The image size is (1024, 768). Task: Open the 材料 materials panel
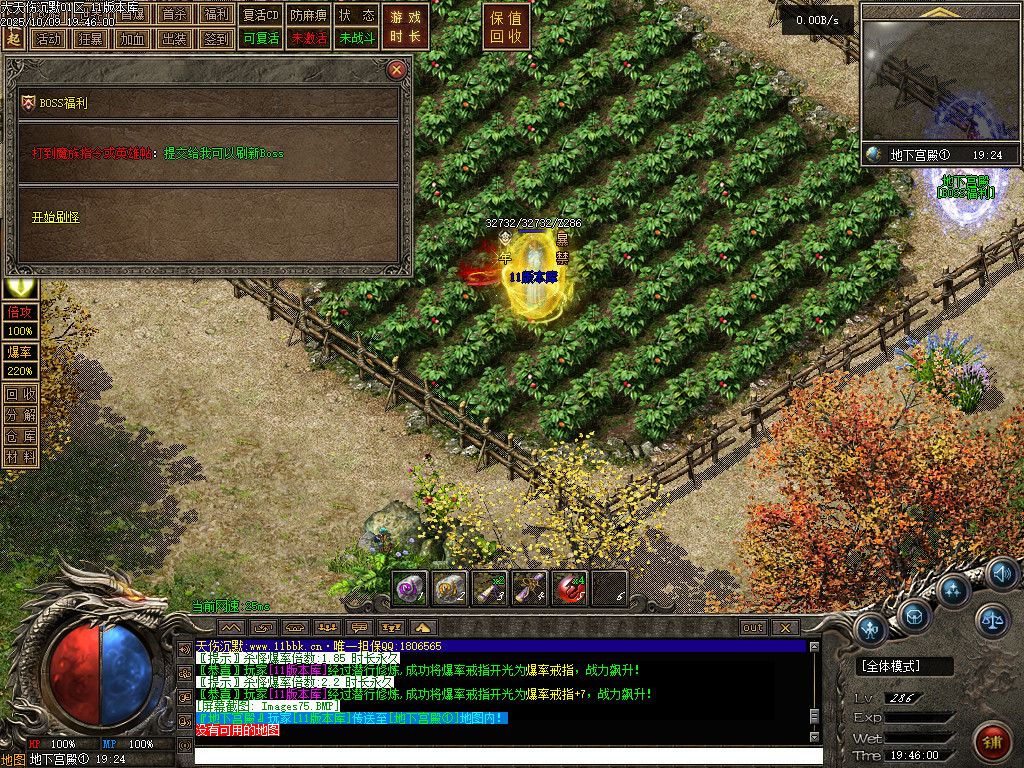pyautogui.click(x=21, y=457)
